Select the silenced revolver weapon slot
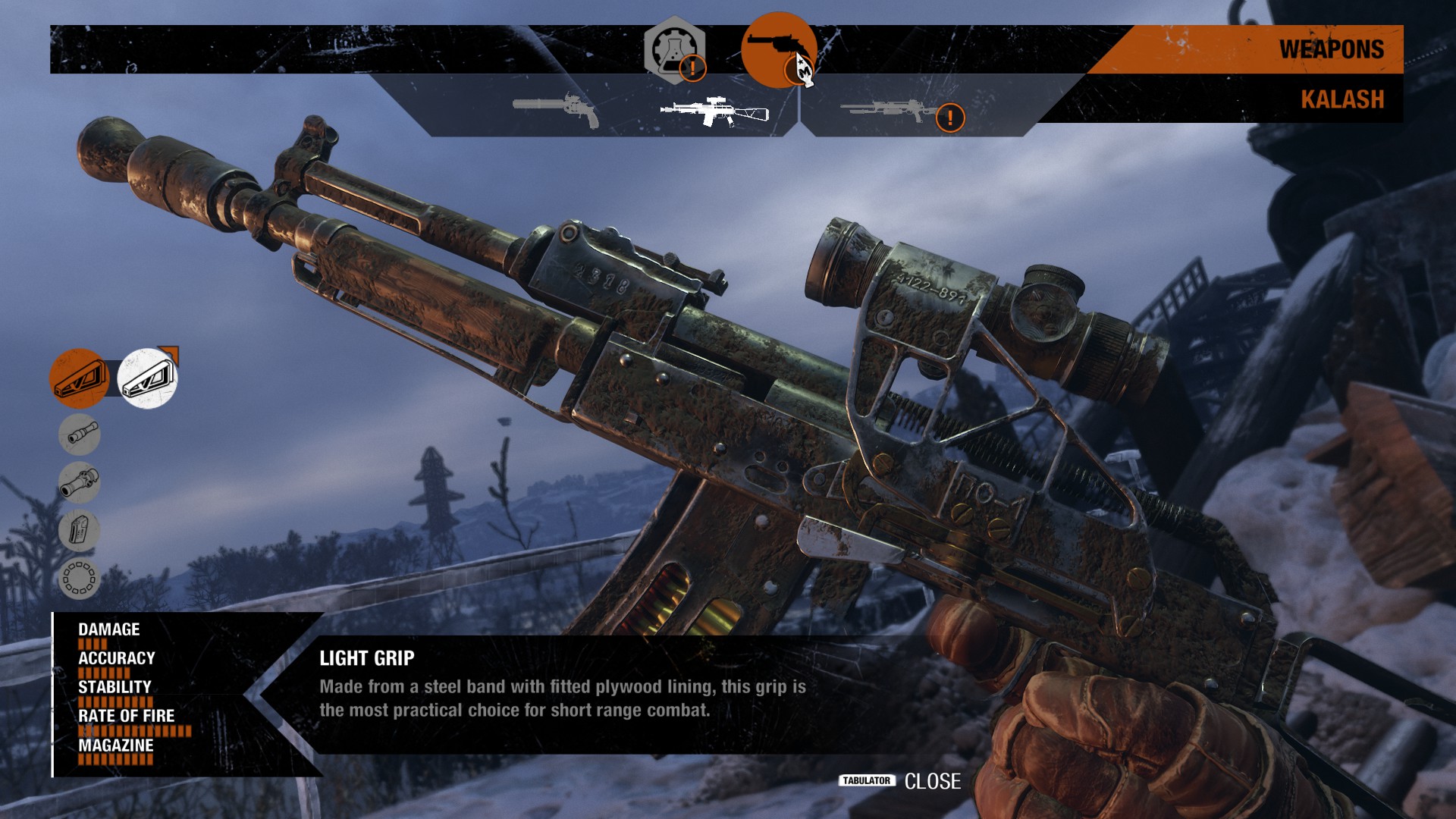 click(x=556, y=109)
